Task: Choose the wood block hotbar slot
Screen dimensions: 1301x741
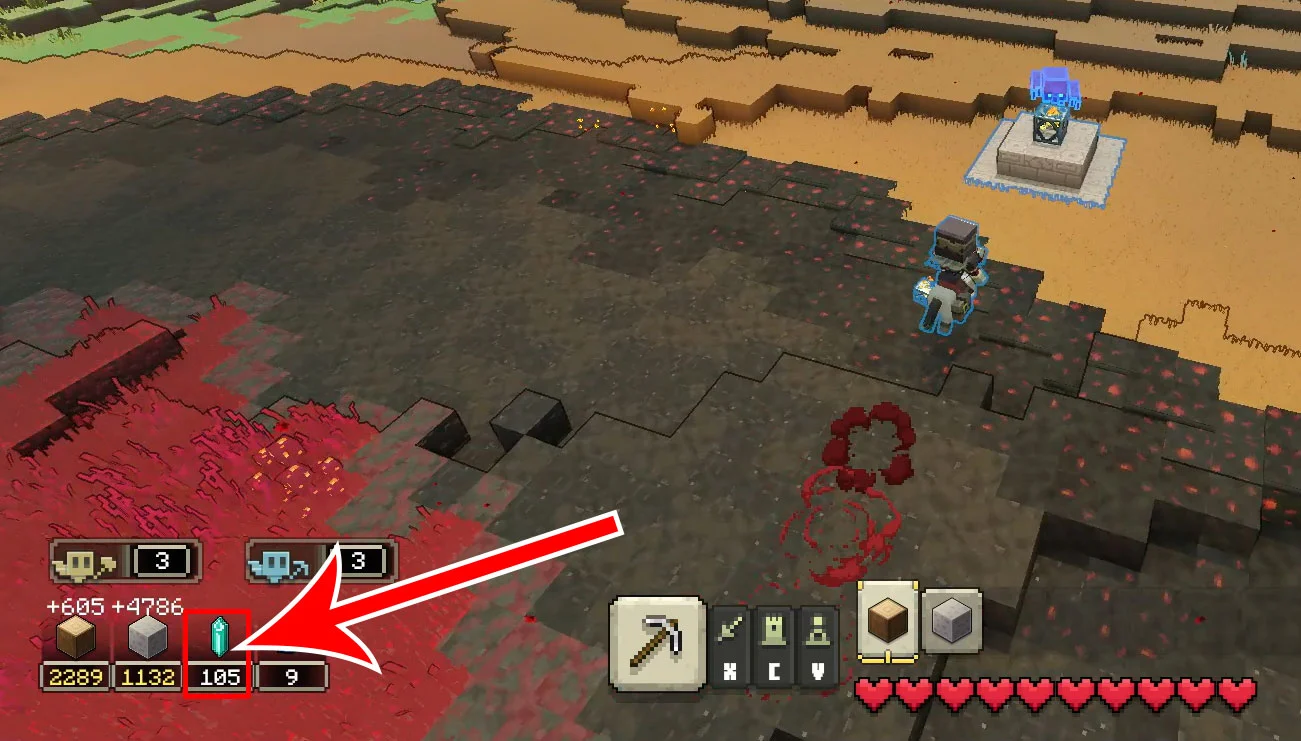Action: pos(886,620)
